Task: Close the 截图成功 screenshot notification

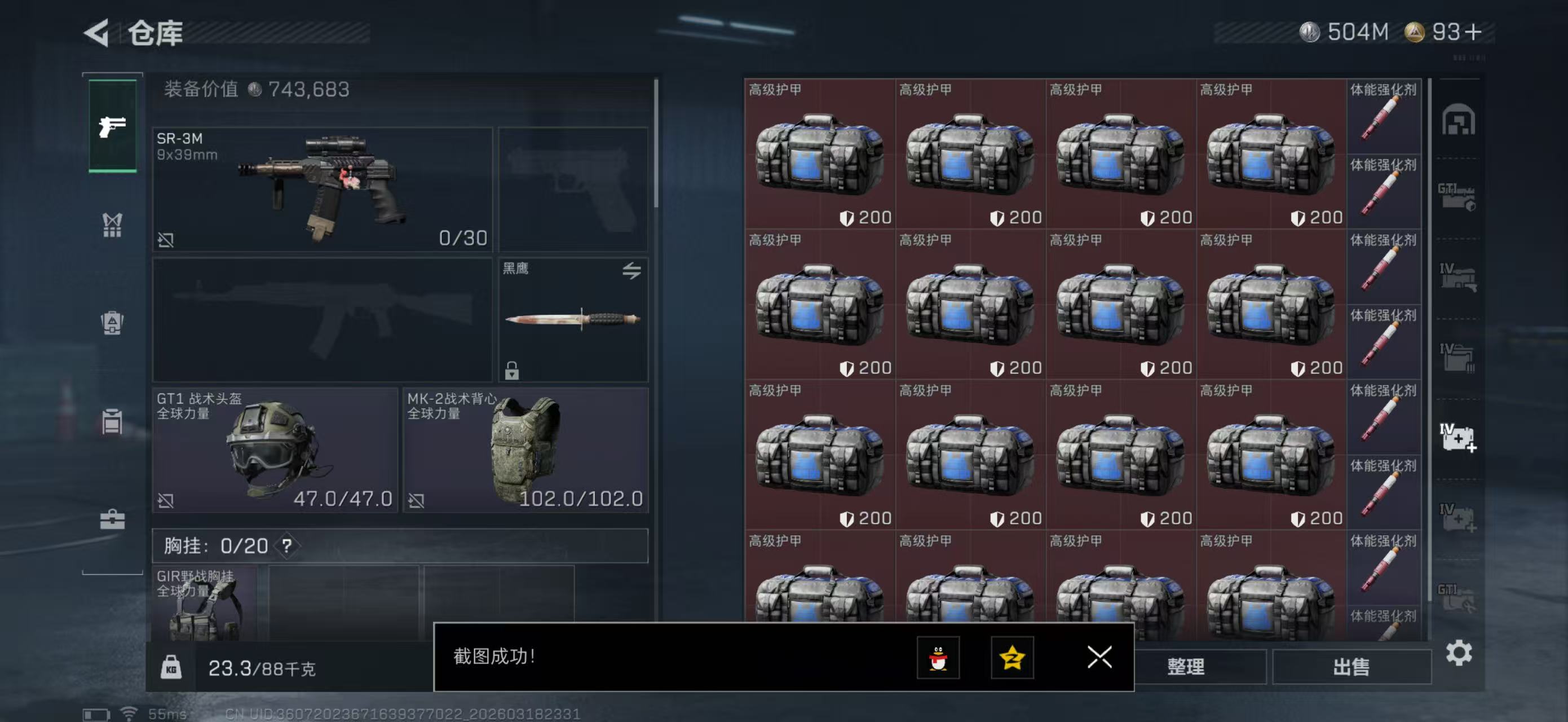Action: [1099, 657]
